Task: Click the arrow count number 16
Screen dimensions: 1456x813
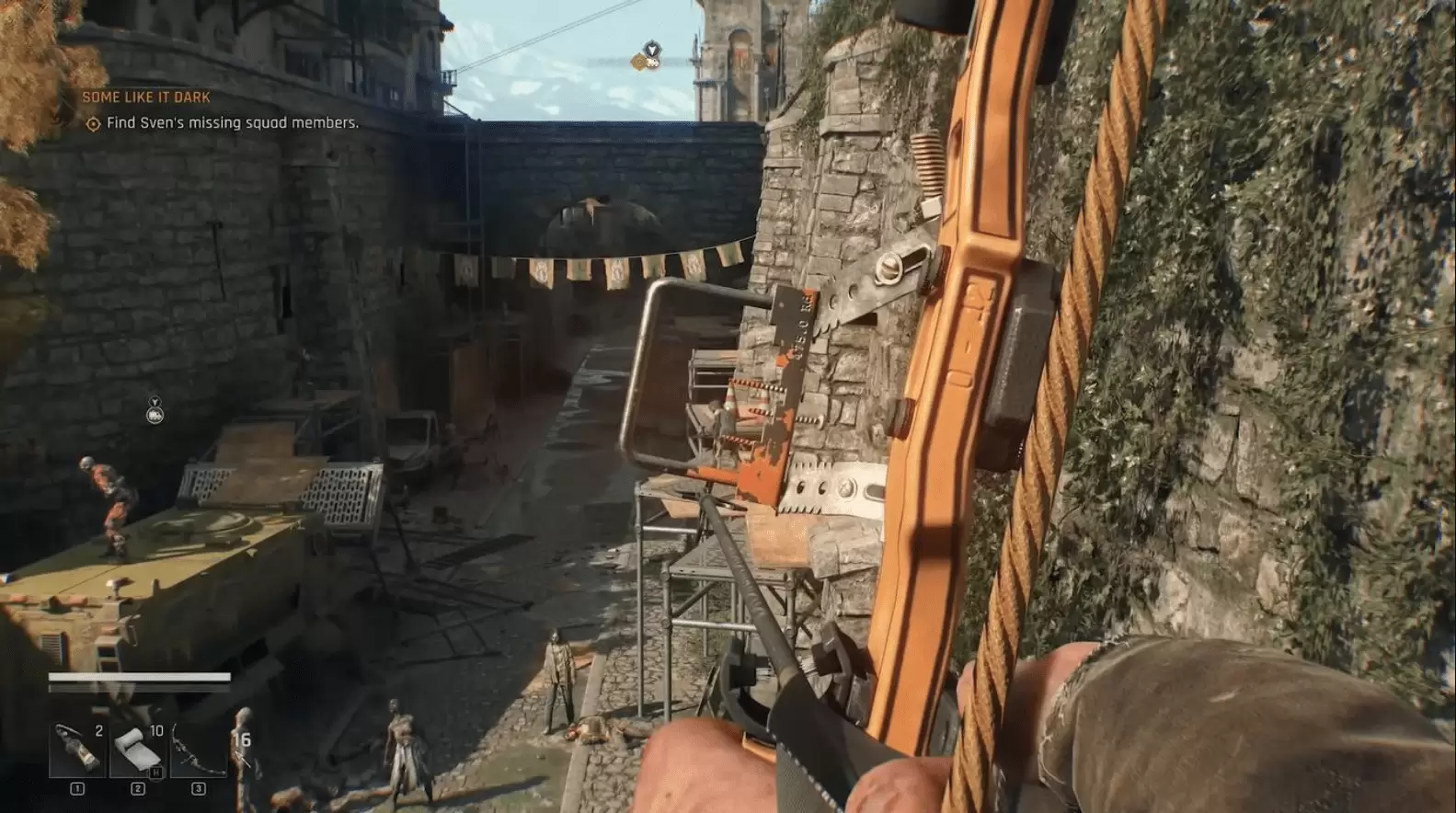Action: [243, 737]
